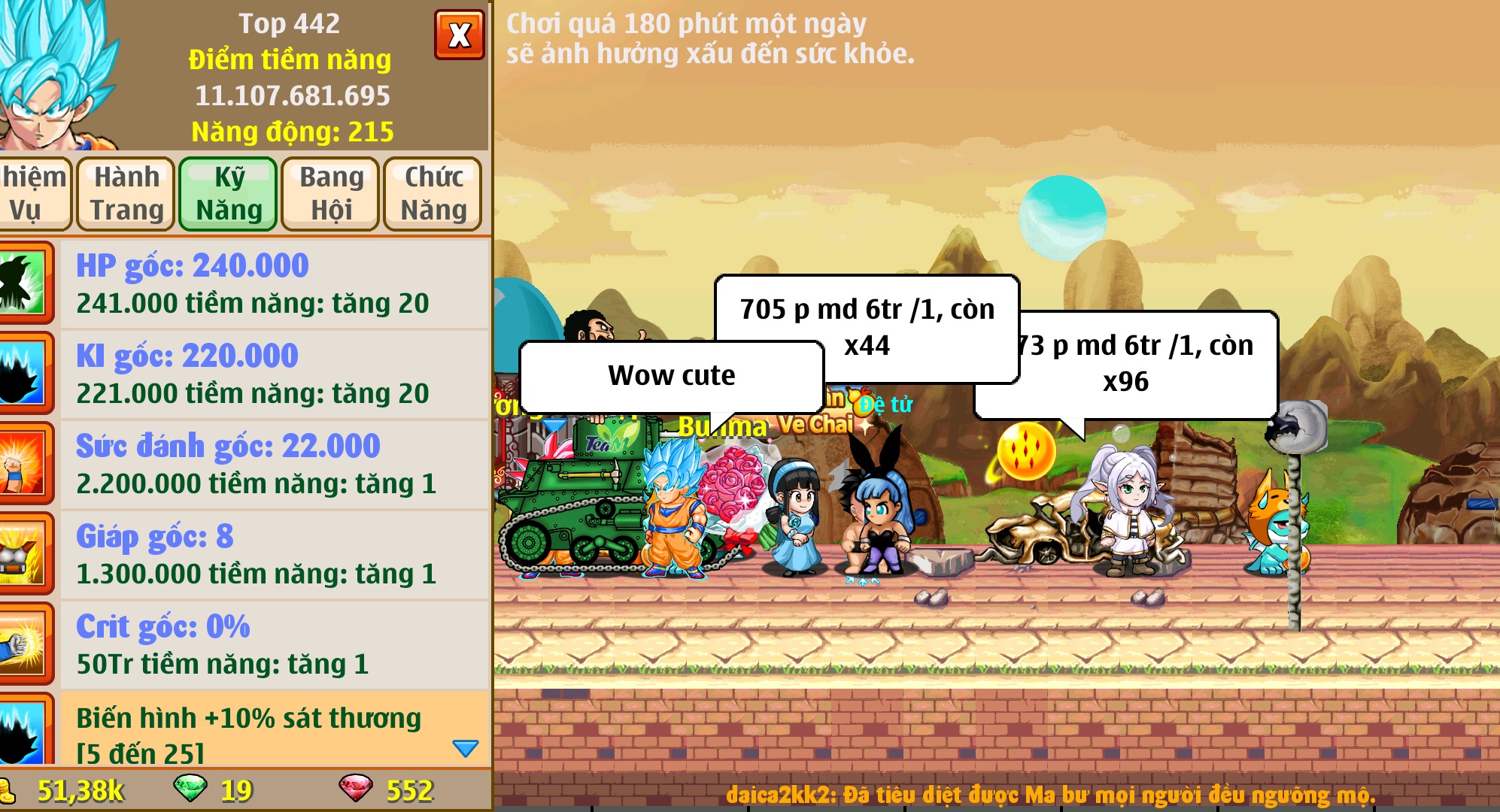Switch to the Hành Trang tab
Image resolution: width=1500 pixels, height=812 pixels.
click(124, 193)
